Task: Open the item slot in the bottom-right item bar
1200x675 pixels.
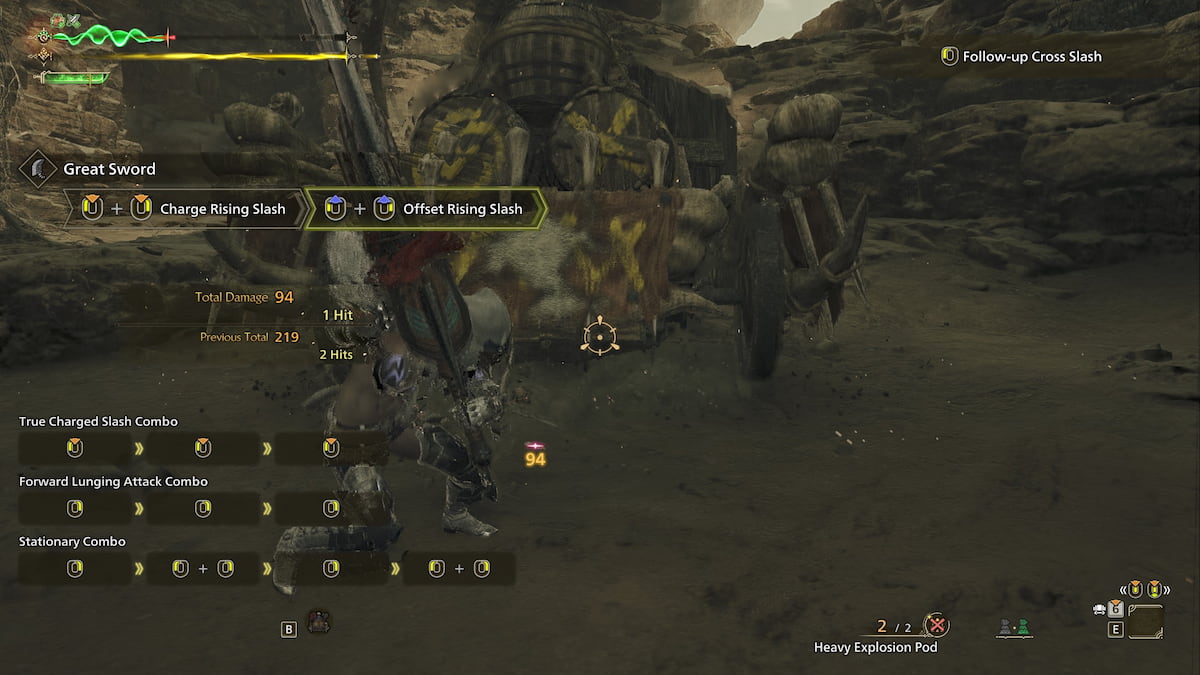Action: (1146, 621)
